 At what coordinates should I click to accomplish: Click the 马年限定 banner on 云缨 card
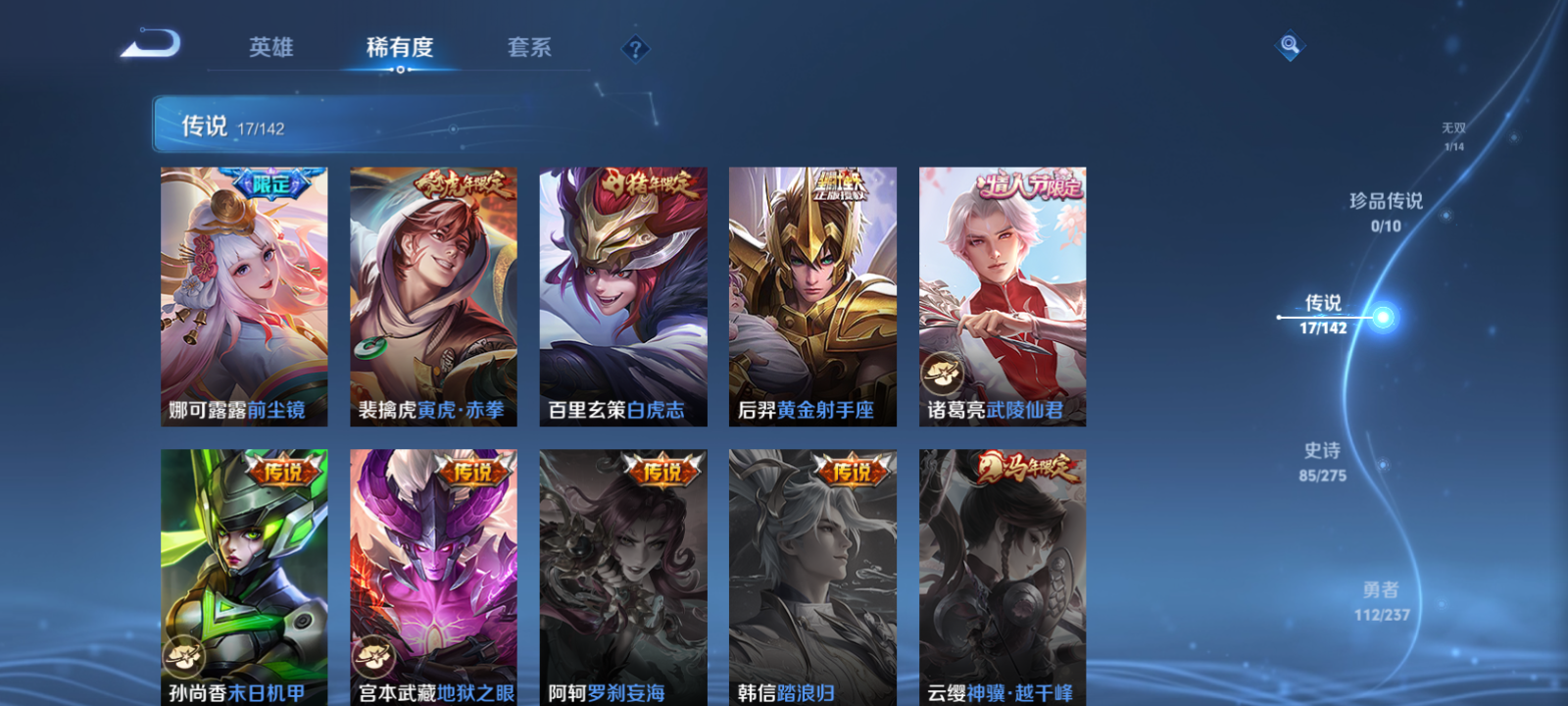coord(1028,470)
